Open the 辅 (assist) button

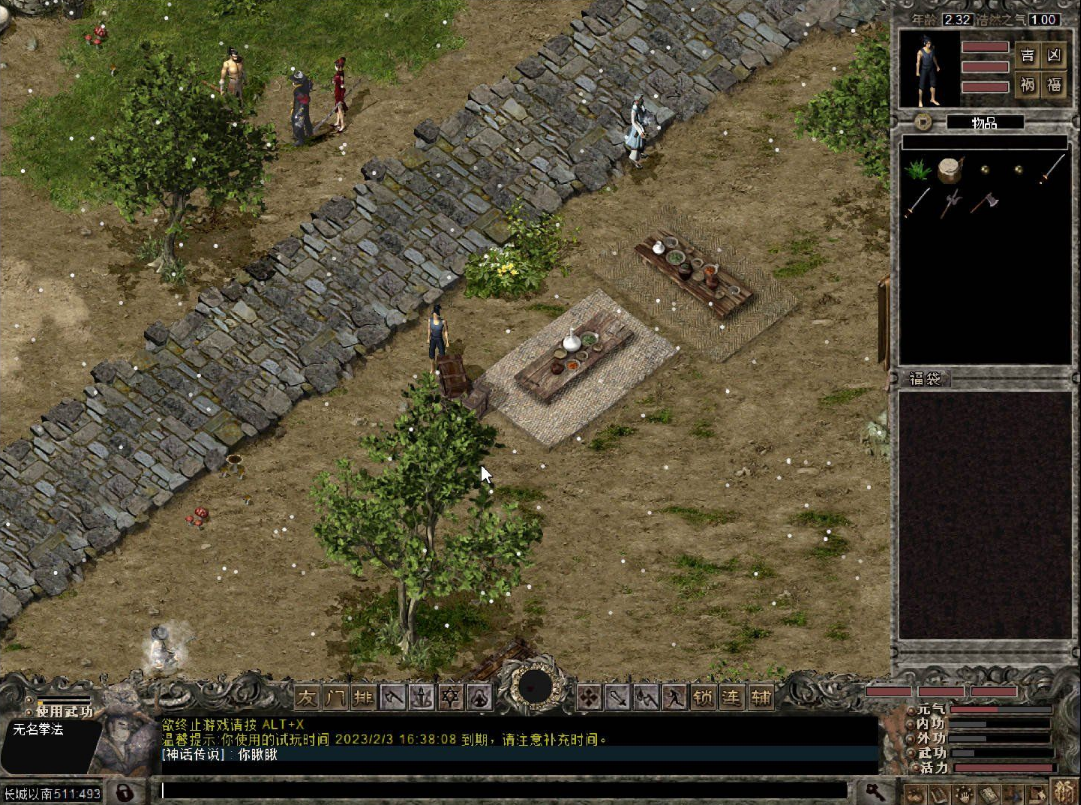click(762, 696)
